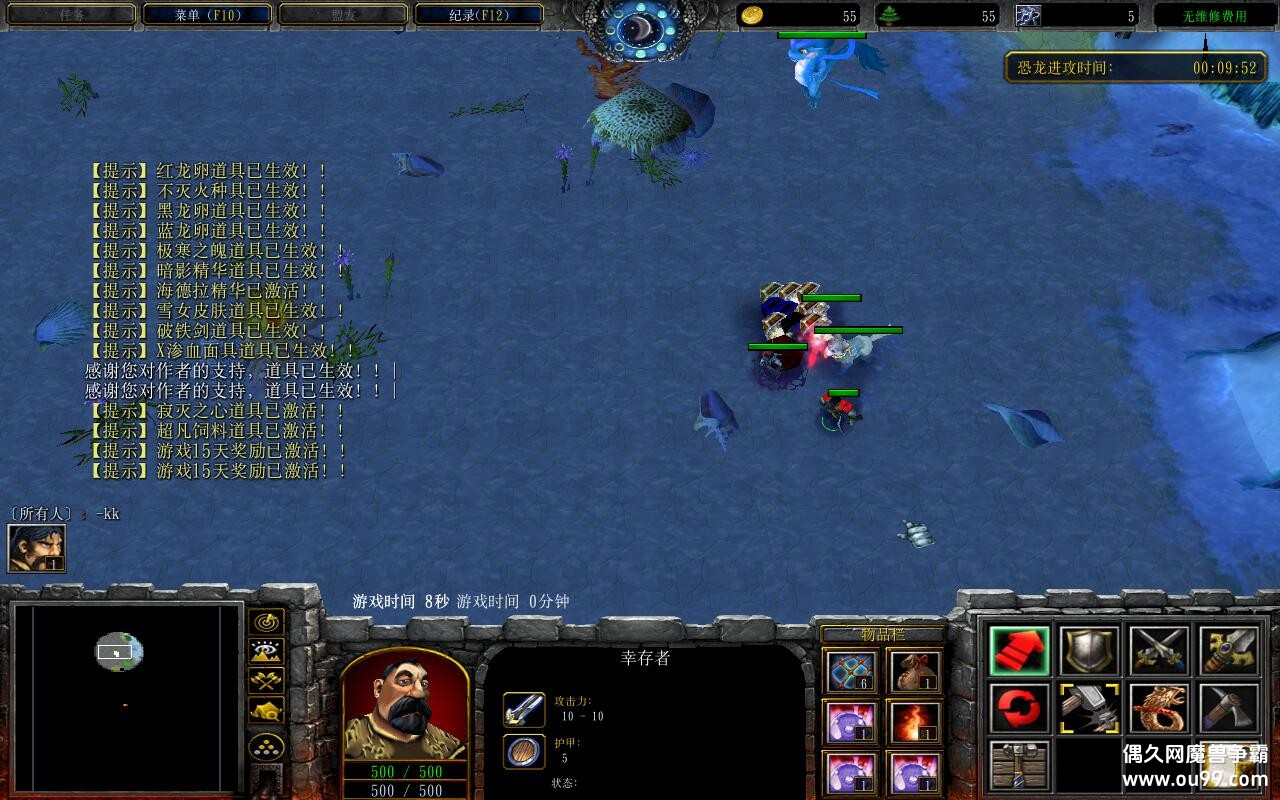This screenshot has height=800, width=1280.
Task: Activate the minimap signal ping button
Action: click(266, 623)
